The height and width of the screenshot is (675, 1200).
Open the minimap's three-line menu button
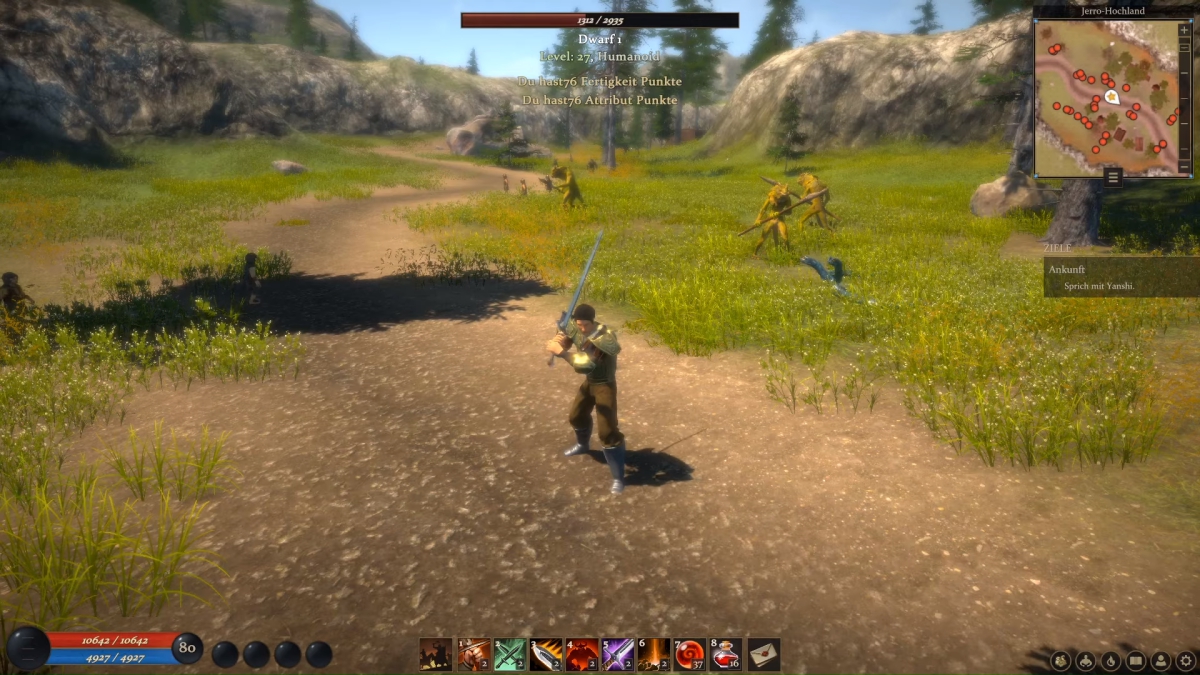pos(1113,178)
